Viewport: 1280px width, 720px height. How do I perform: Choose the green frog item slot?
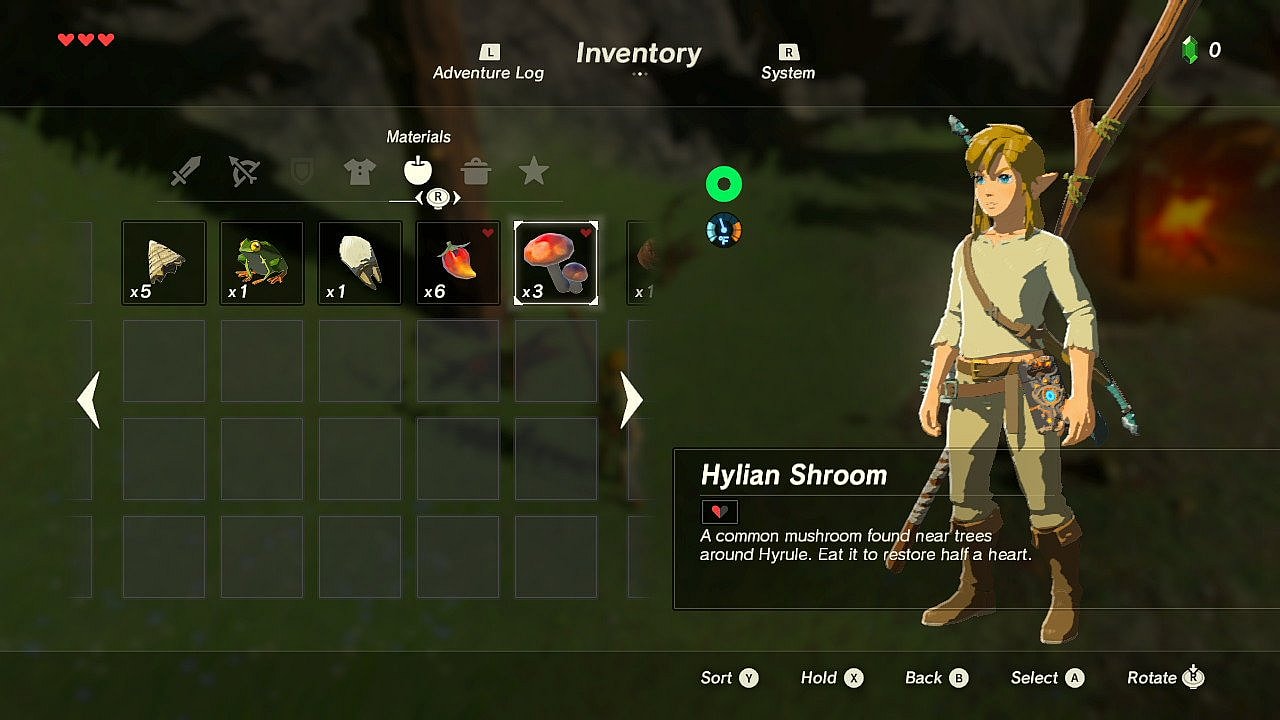[262, 263]
